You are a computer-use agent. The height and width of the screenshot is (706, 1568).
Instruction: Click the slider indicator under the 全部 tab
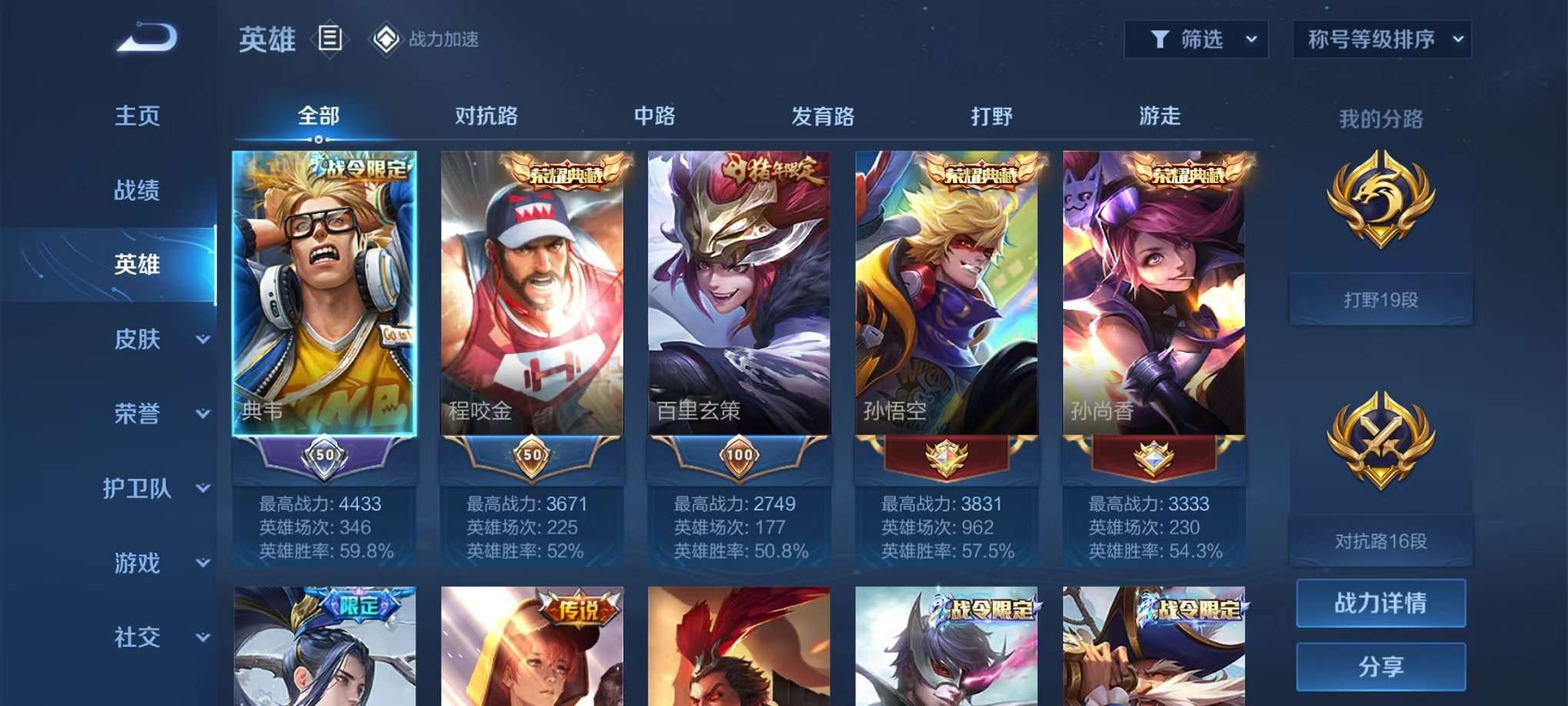pyautogui.click(x=319, y=141)
